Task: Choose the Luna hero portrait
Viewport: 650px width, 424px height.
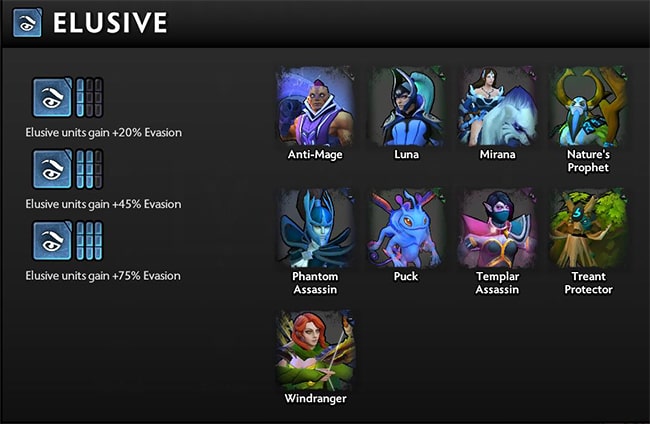Action: [405, 106]
